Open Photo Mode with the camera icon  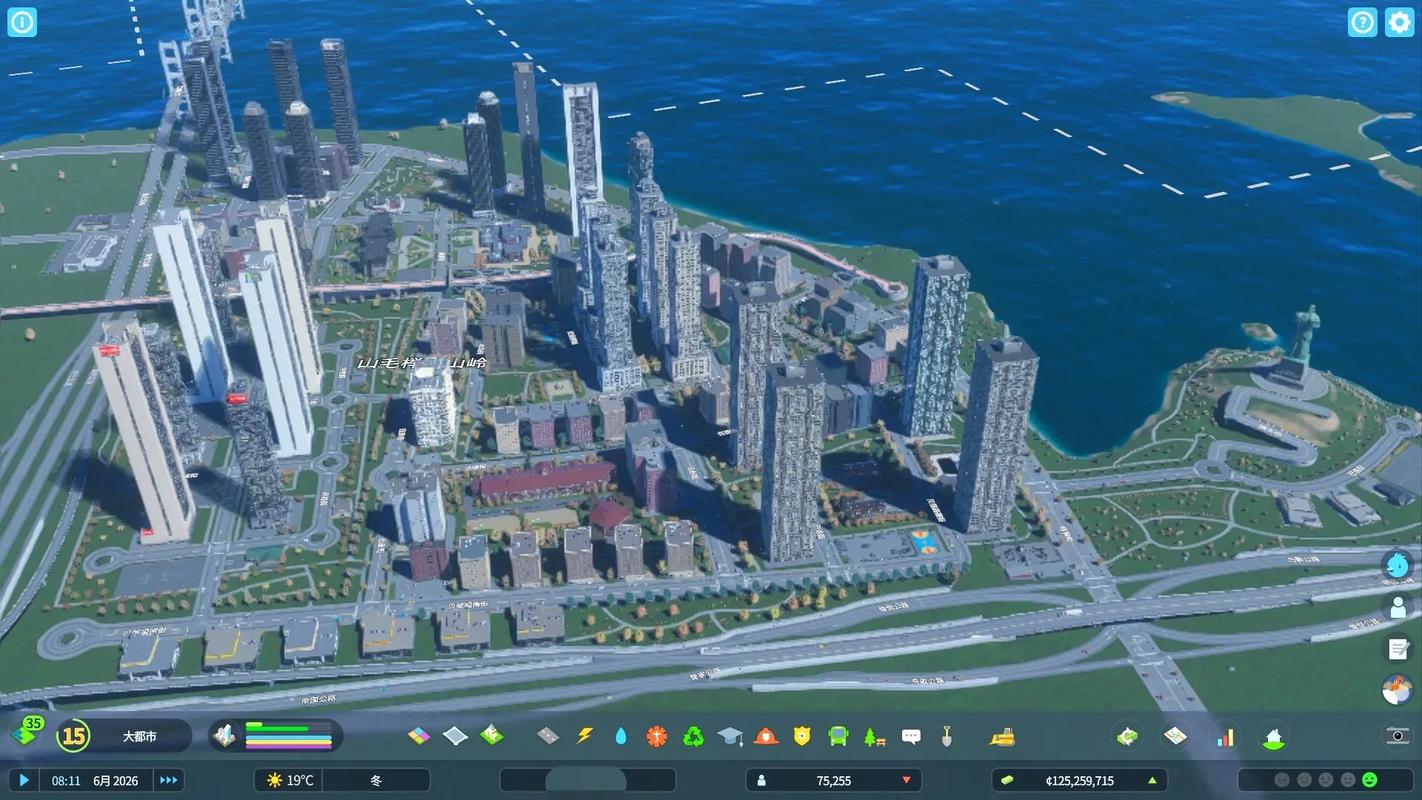[x=1398, y=736]
